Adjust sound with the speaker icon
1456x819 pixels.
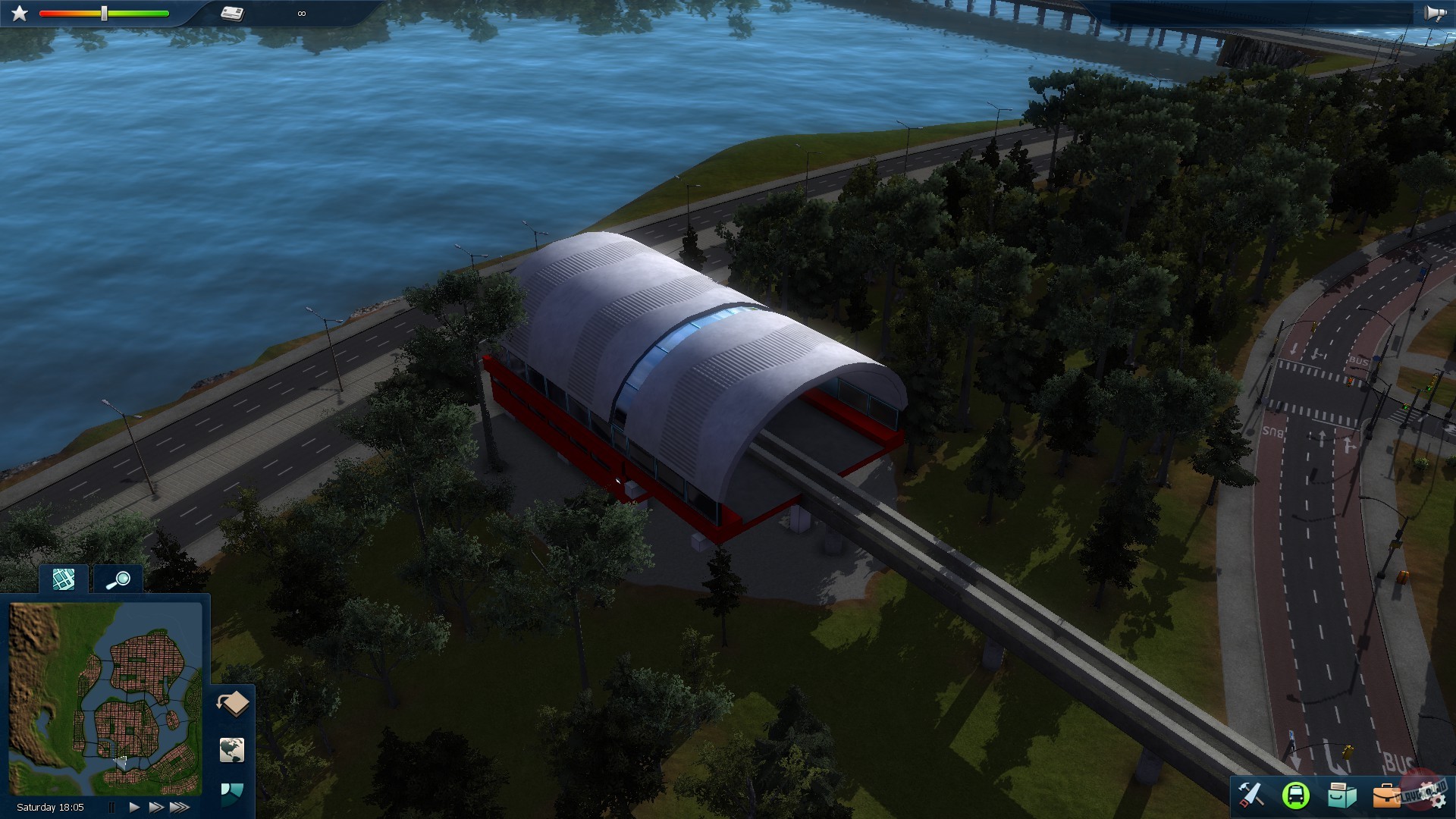click(x=1436, y=11)
